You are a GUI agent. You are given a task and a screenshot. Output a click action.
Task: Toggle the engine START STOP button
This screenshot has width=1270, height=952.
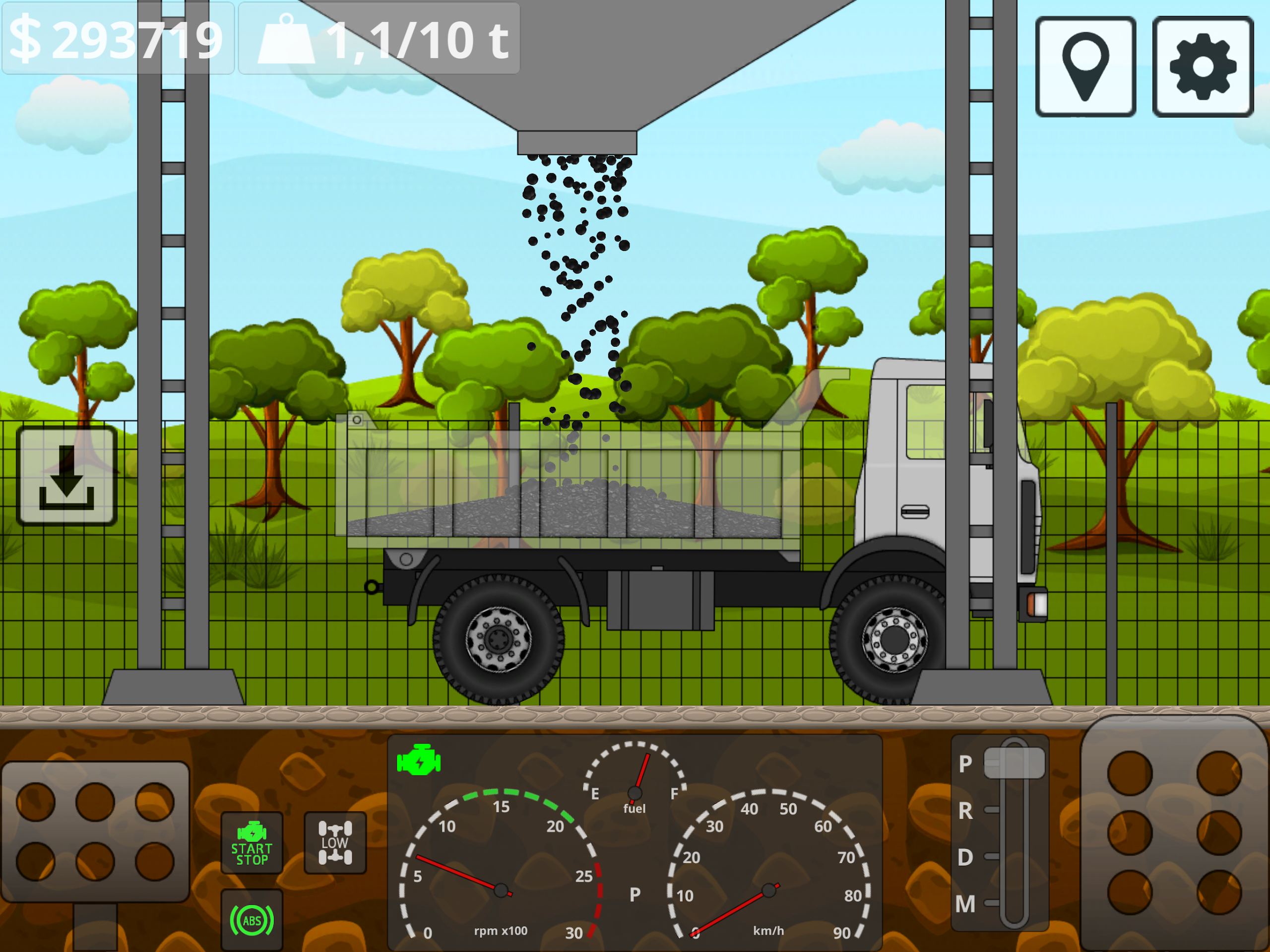(x=252, y=842)
